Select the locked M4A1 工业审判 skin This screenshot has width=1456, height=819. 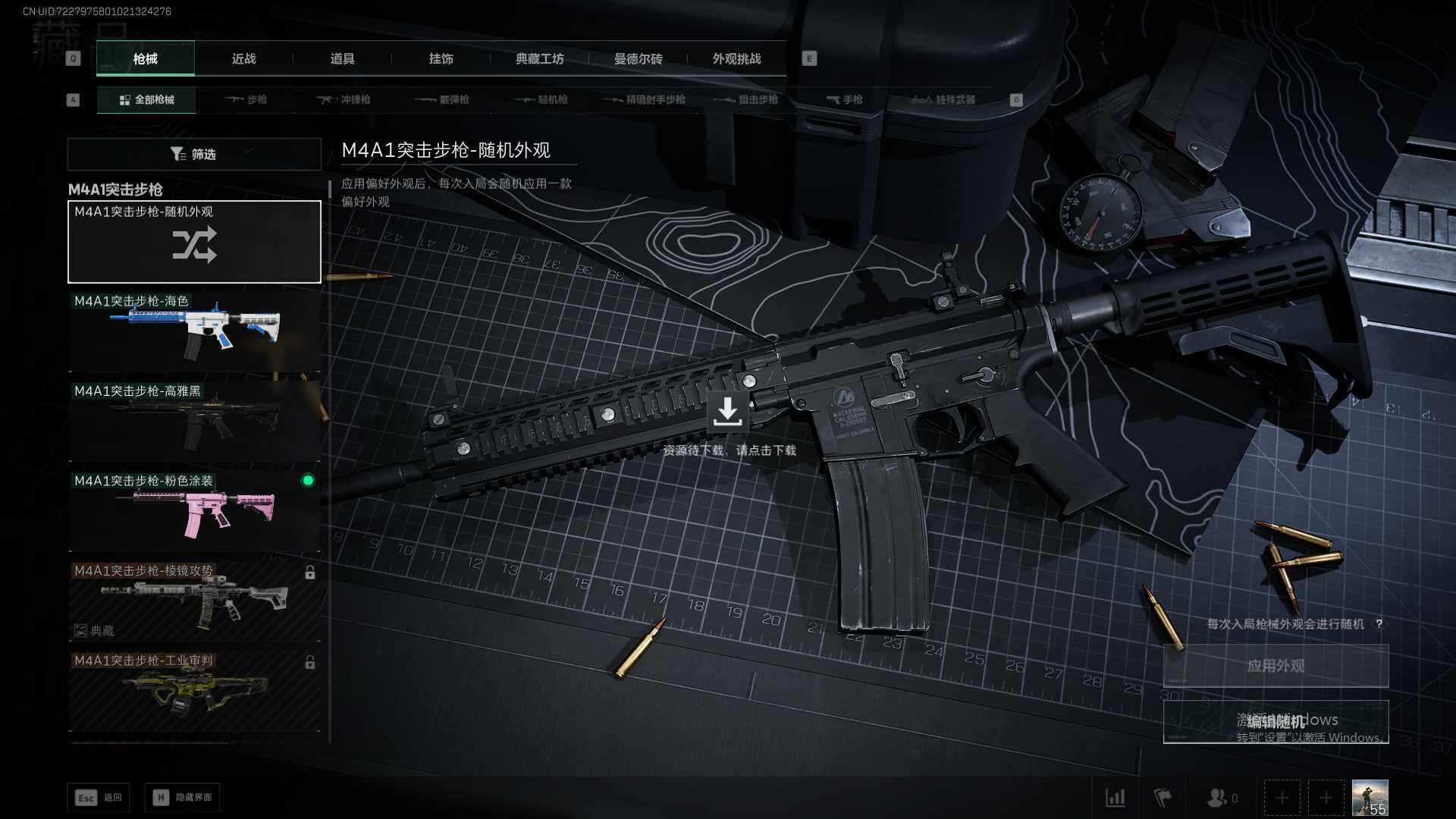pyautogui.click(x=194, y=689)
